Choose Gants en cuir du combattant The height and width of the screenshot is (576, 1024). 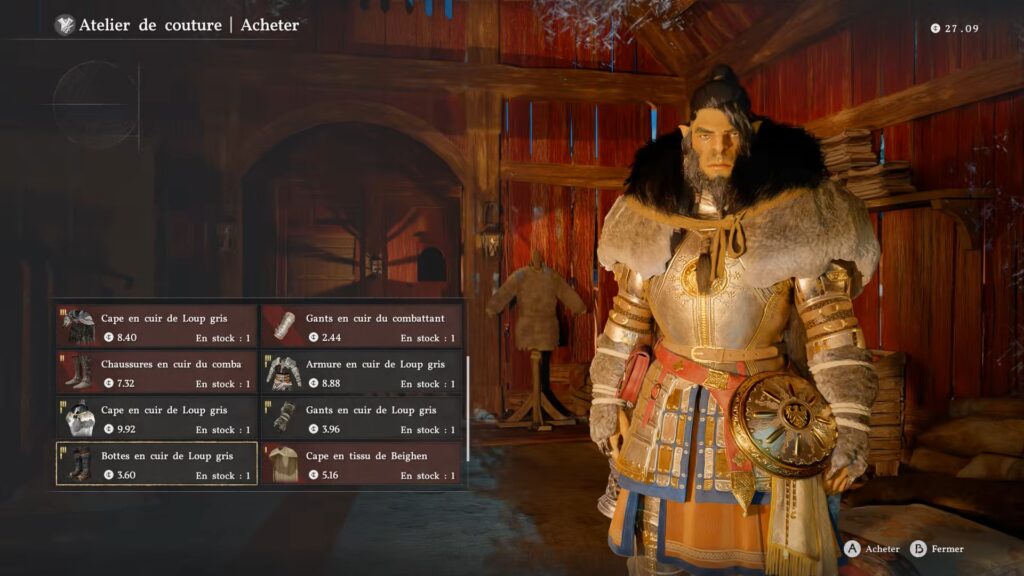point(363,327)
